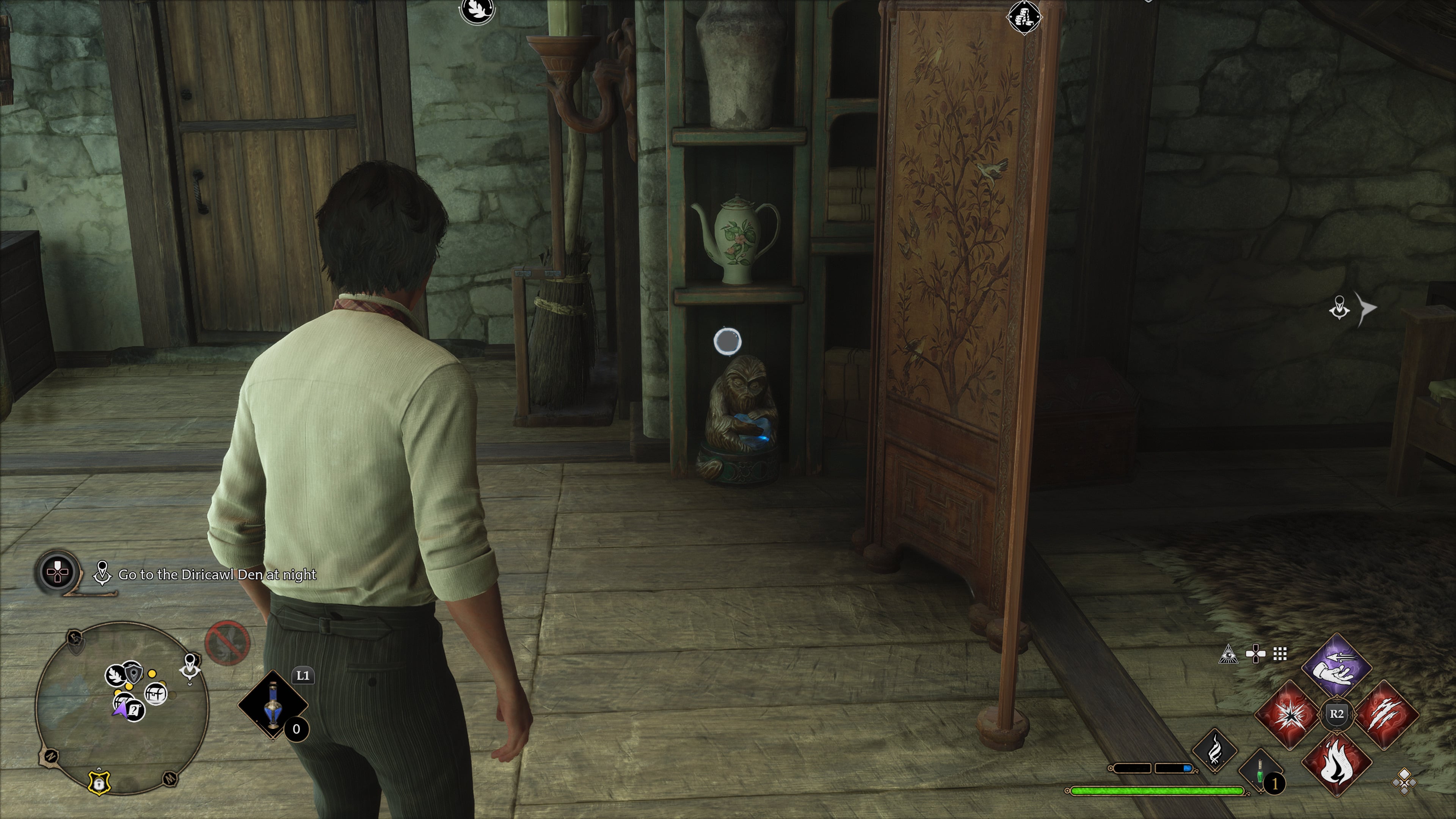Trigger the white flame ancient magic icon
Image resolution: width=1456 pixels, height=819 pixels.
pyautogui.click(x=1214, y=751)
